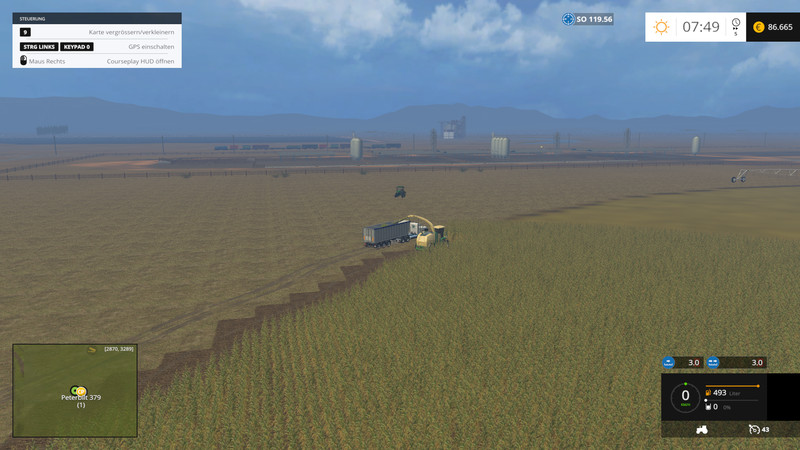Click the white tractor icon
This screenshot has width=800, height=450.
[702, 429]
